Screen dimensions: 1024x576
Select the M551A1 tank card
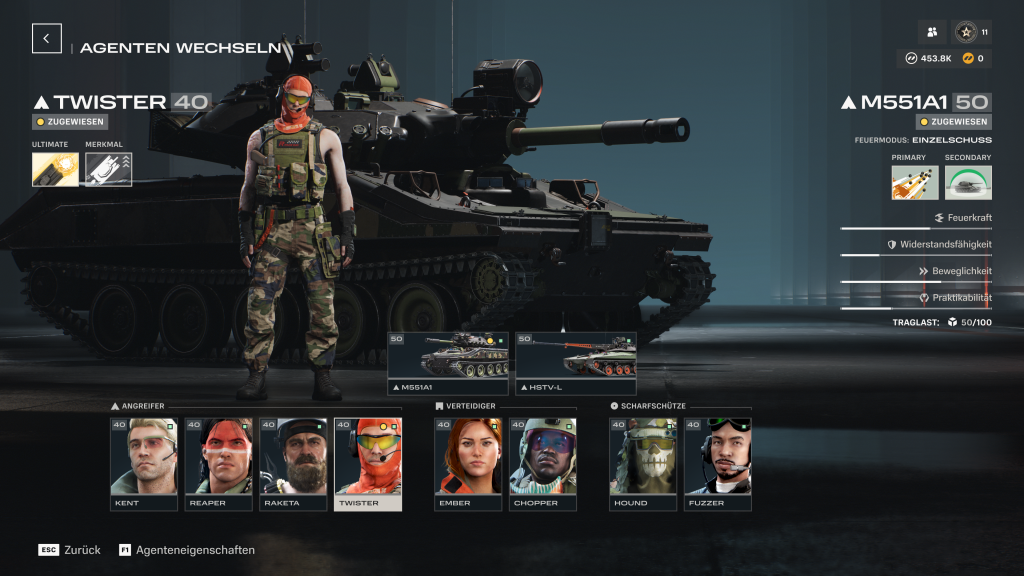pyautogui.click(x=448, y=364)
